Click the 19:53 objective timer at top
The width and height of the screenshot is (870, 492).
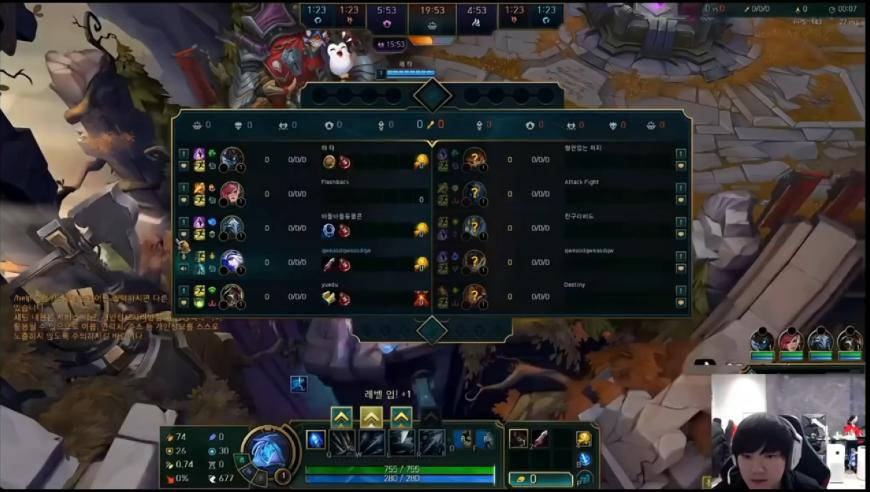[x=432, y=12]
